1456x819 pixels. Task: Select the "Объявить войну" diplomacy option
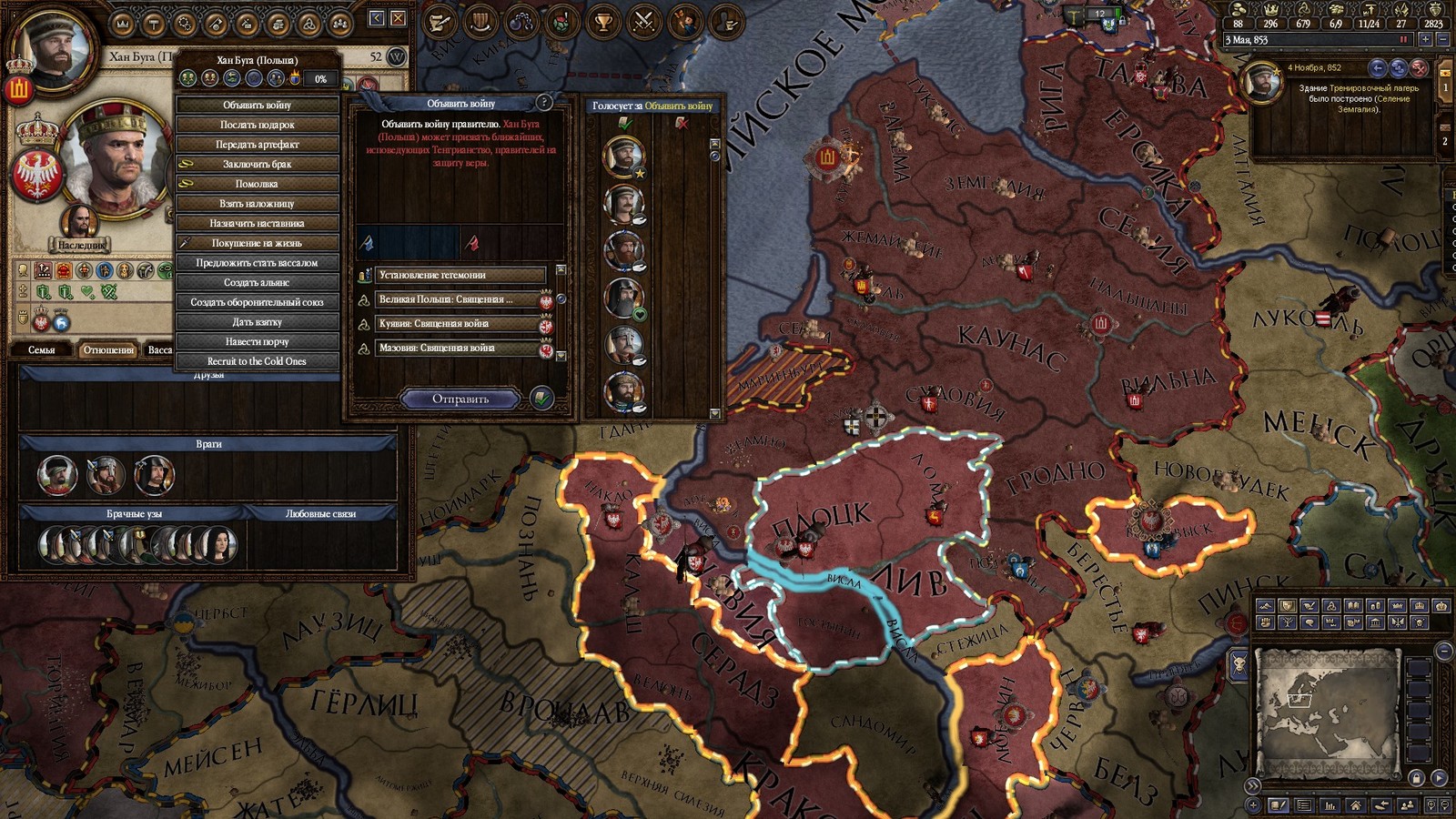[x=258, y=105]
